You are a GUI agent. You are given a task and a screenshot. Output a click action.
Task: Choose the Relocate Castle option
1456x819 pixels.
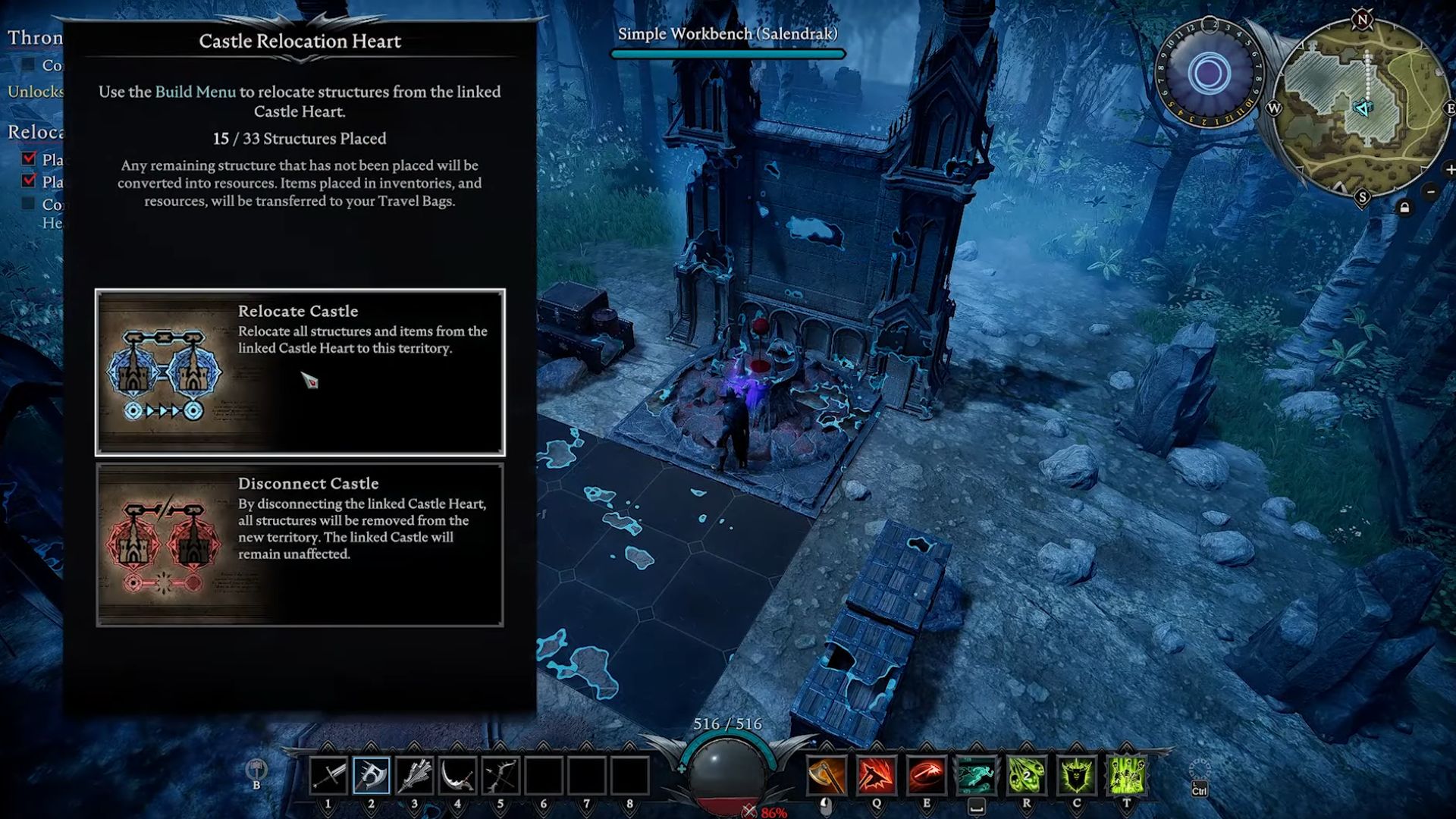(x=300, y=372)
